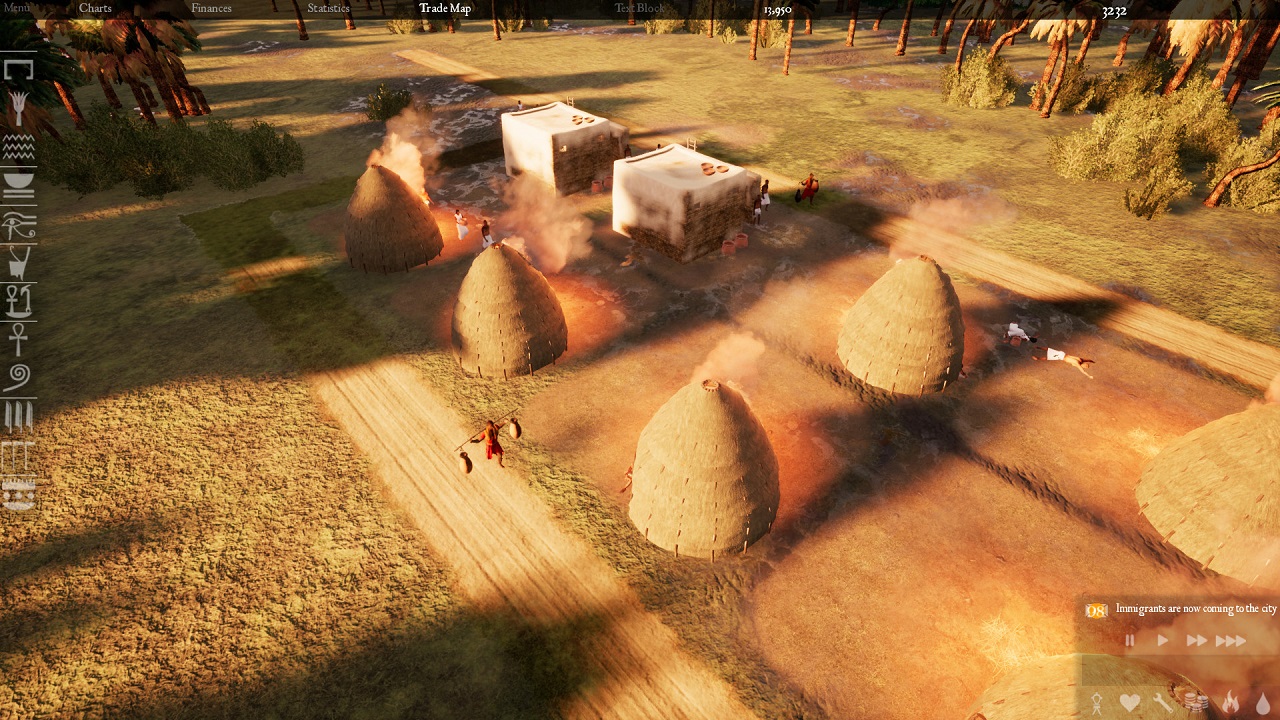Viewport: 1280px width, 720px height.
Task: Toggle the coin stacks overlay icon
Action: [x=1195, y=703]
